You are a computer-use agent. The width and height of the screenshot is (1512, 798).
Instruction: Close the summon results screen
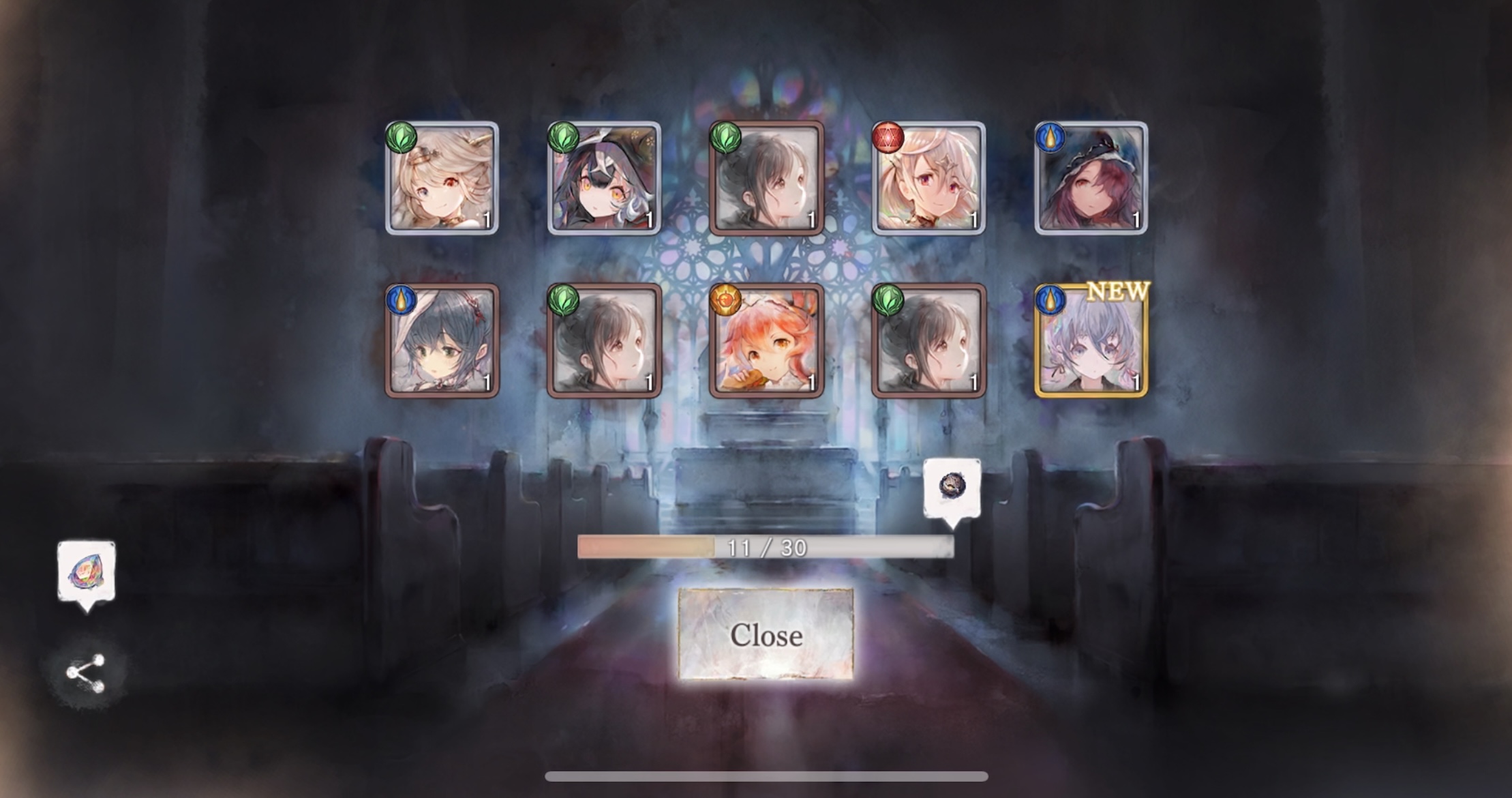(x=766, y=634)
